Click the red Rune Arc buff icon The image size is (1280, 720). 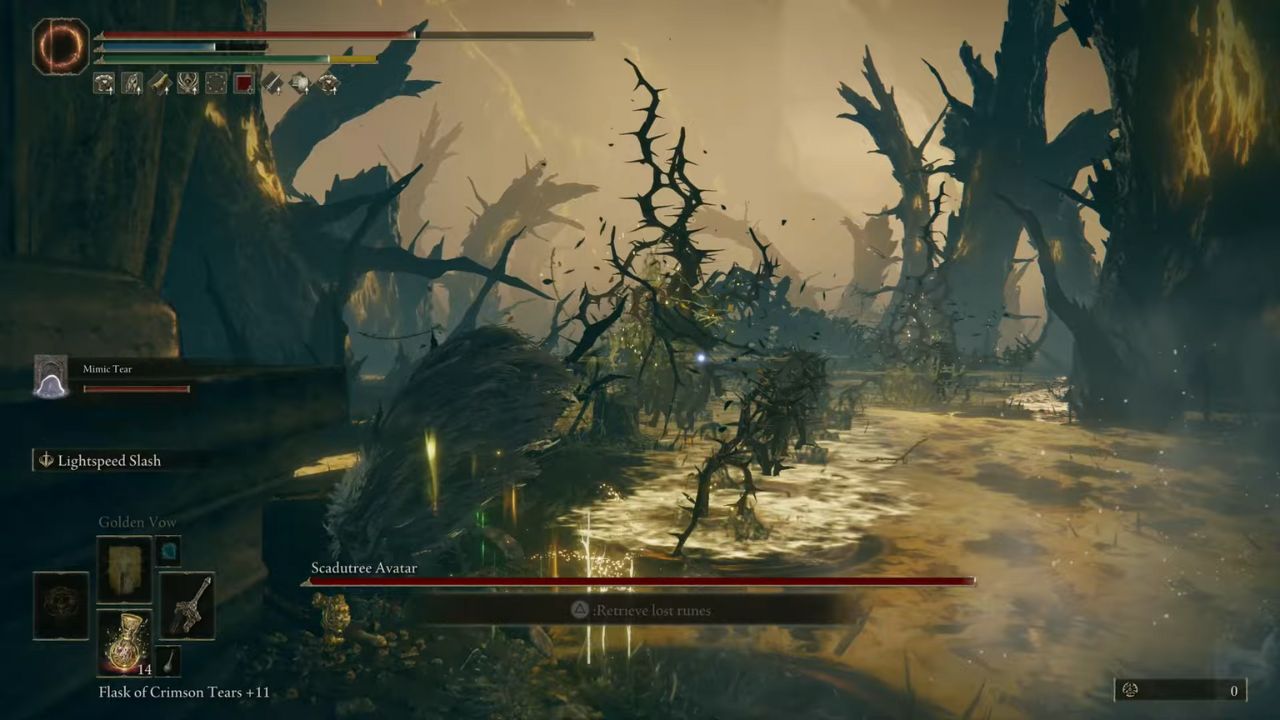(x=243, y=82)
